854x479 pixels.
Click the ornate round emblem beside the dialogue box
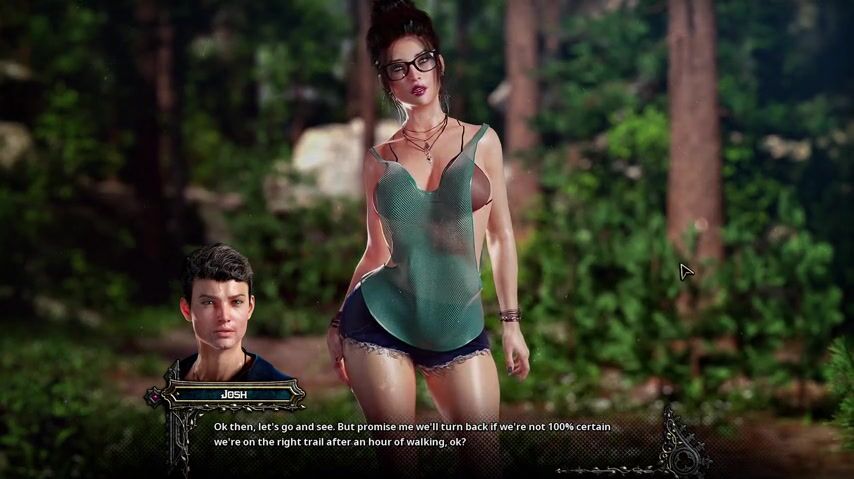tap(686, 455)
